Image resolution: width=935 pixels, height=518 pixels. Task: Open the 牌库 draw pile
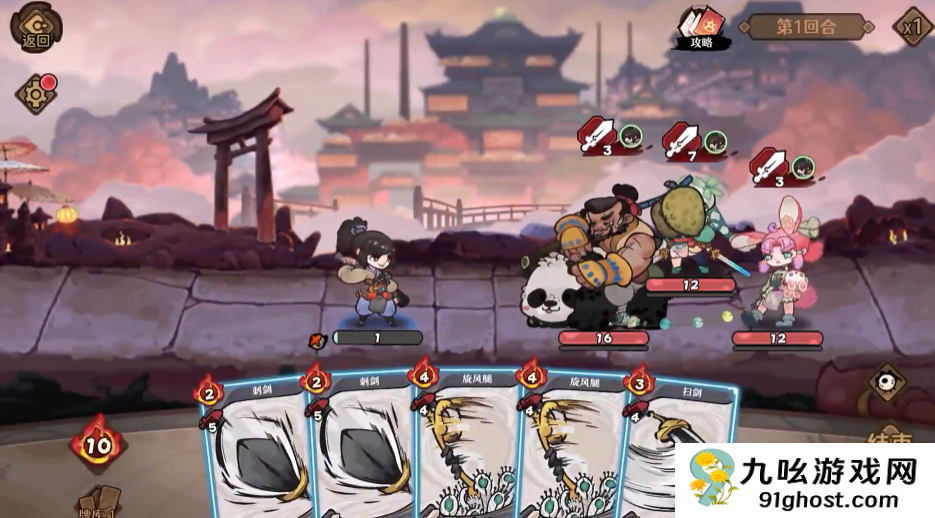(99, 502)
